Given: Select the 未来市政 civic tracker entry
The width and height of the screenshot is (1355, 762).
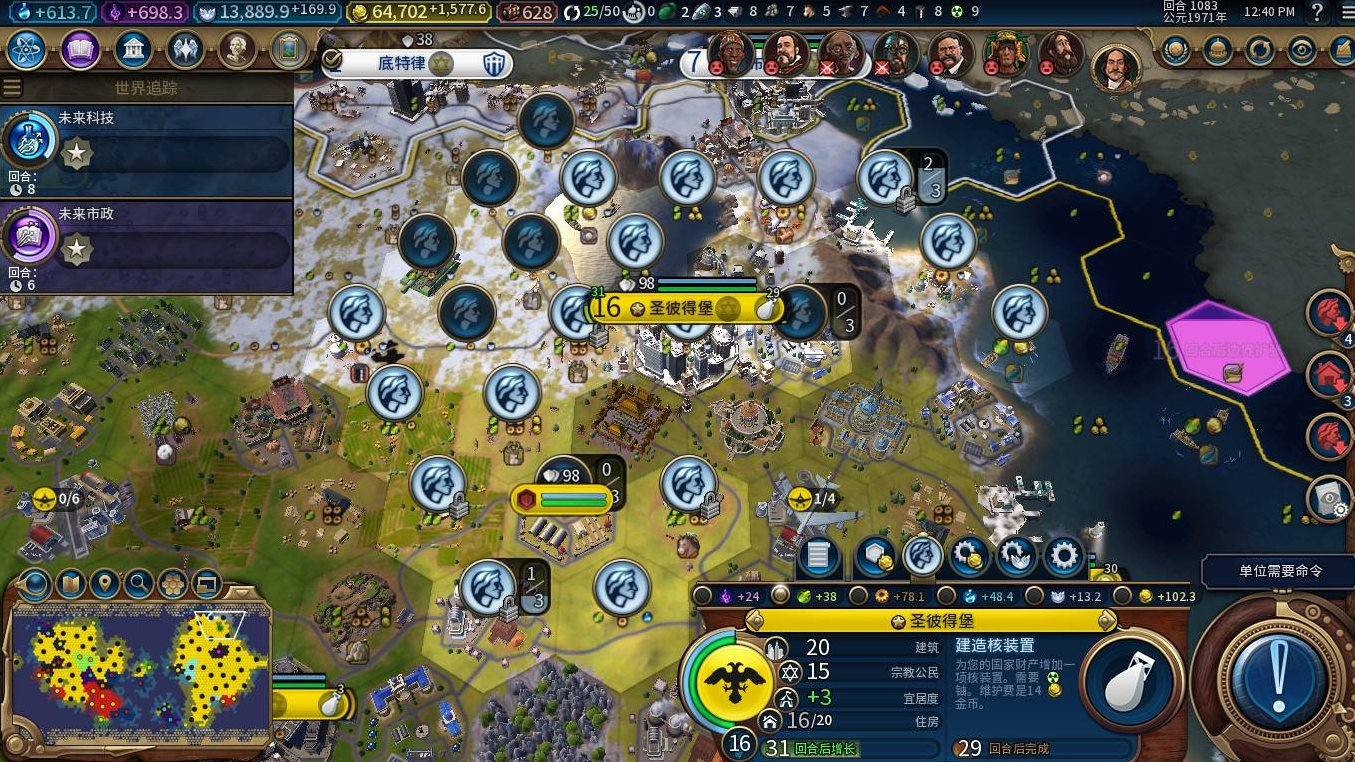Looking at the screenshot, I should [146, 243].
